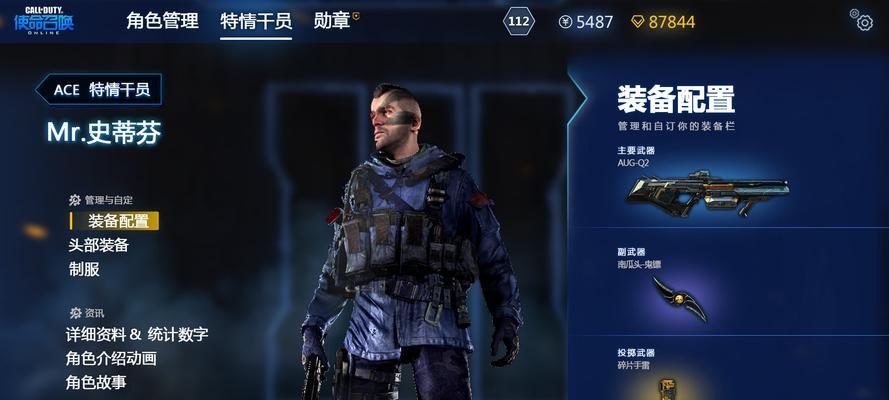Select the 装备配置 menu entry

118,221
